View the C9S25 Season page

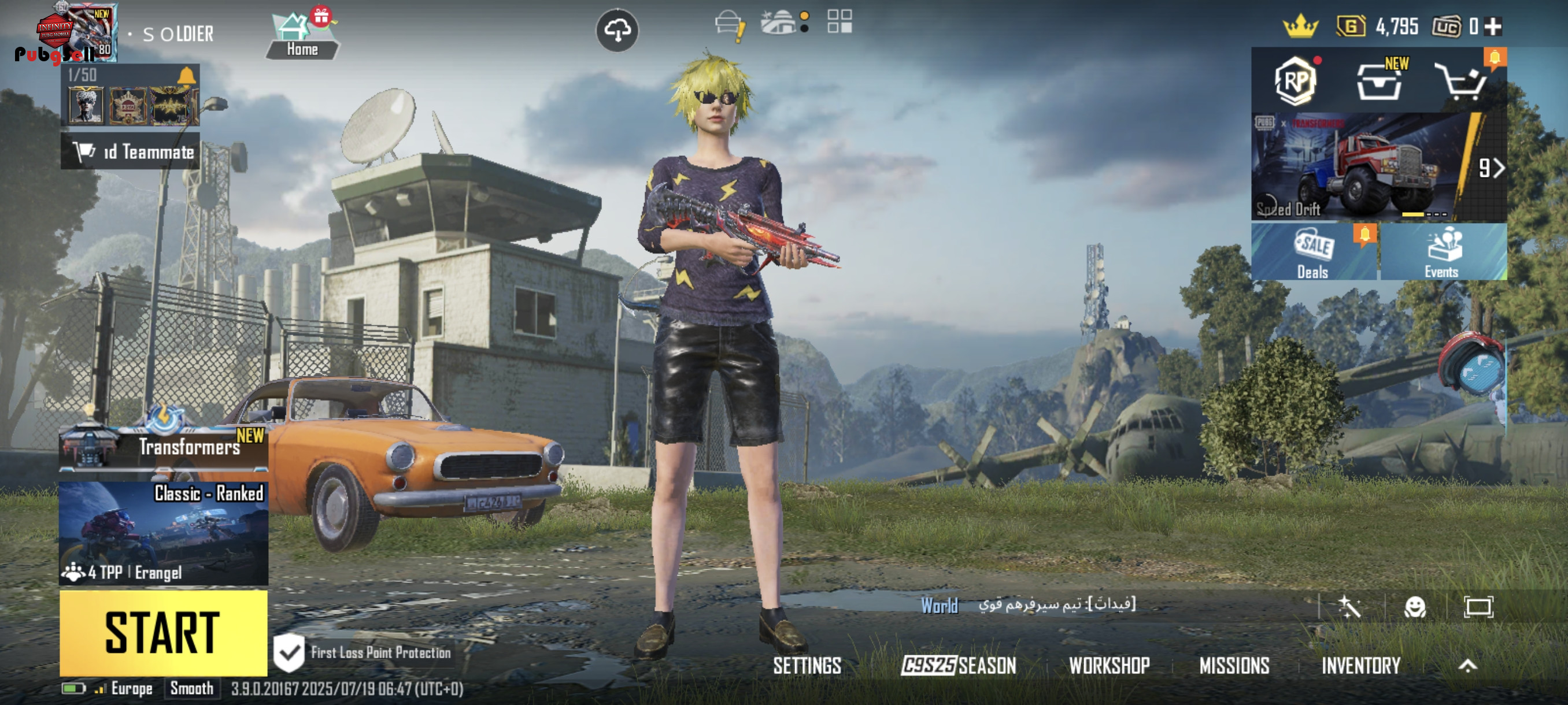coord(959,666)
